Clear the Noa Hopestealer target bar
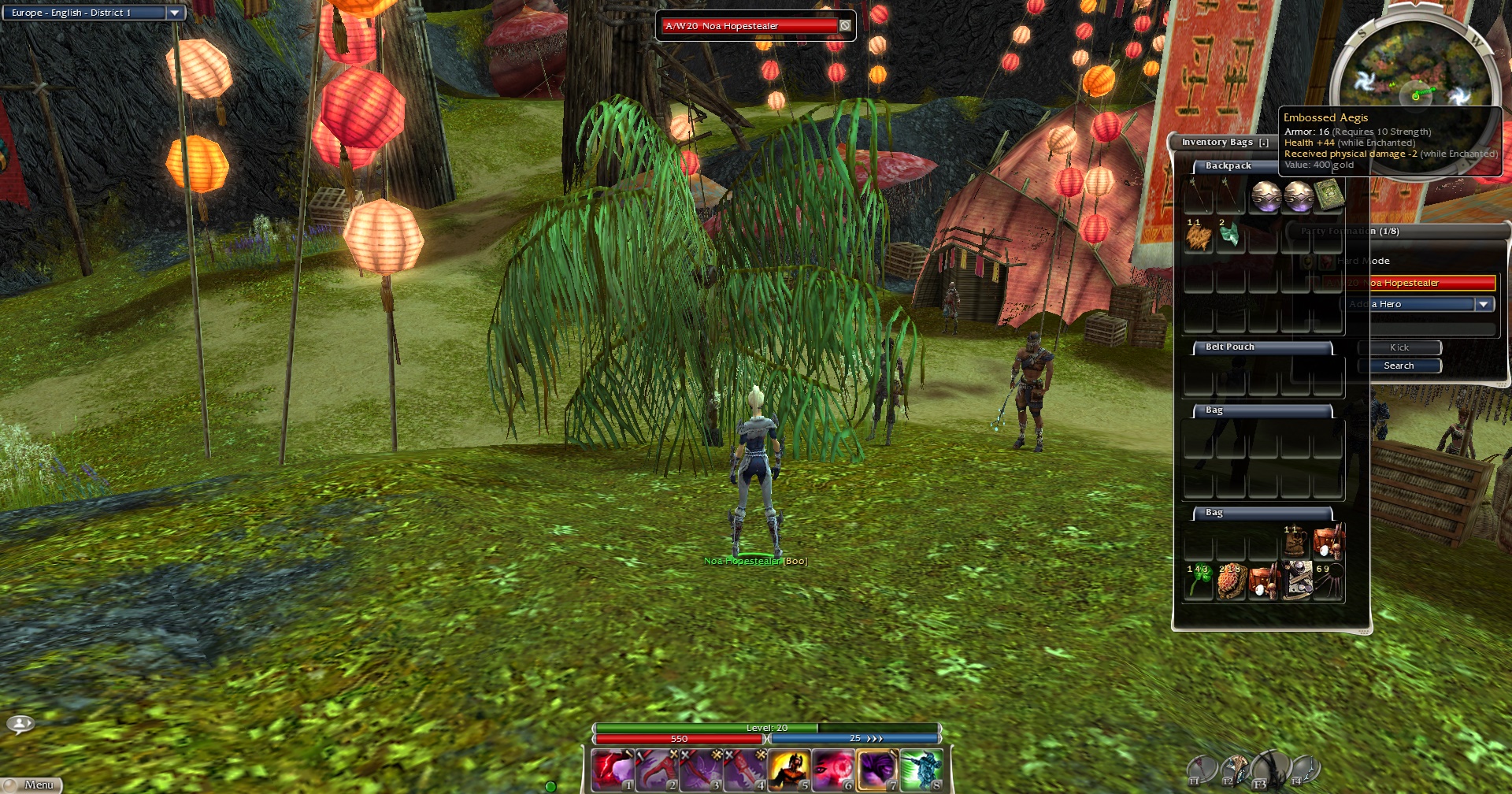The image size is (1512, 794). coord(845,26)
